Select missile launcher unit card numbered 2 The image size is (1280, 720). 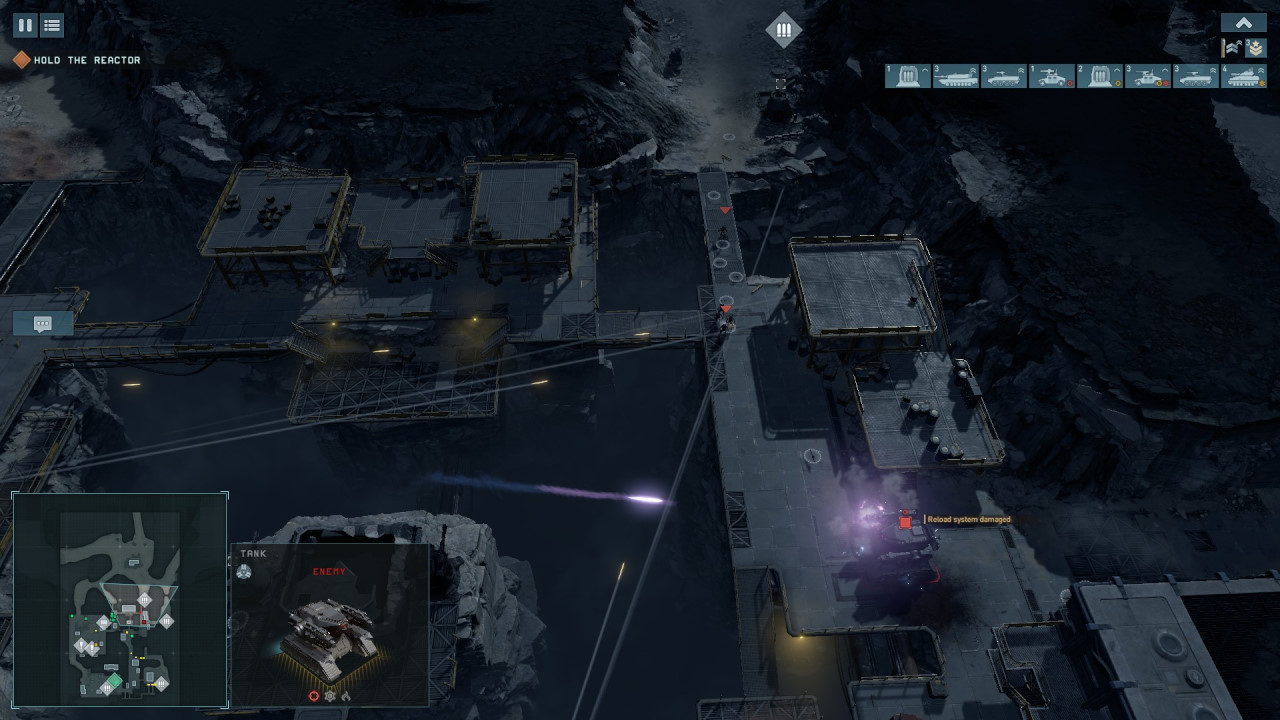tap(1100, 76)
